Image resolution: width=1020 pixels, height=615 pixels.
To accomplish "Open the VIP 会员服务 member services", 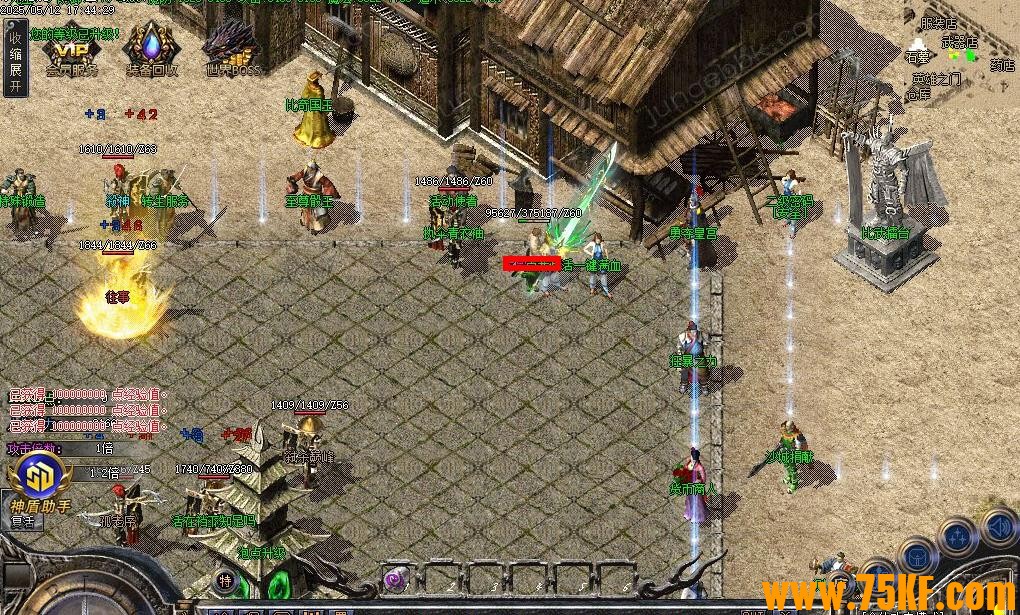I will click(x=71, y=51).
